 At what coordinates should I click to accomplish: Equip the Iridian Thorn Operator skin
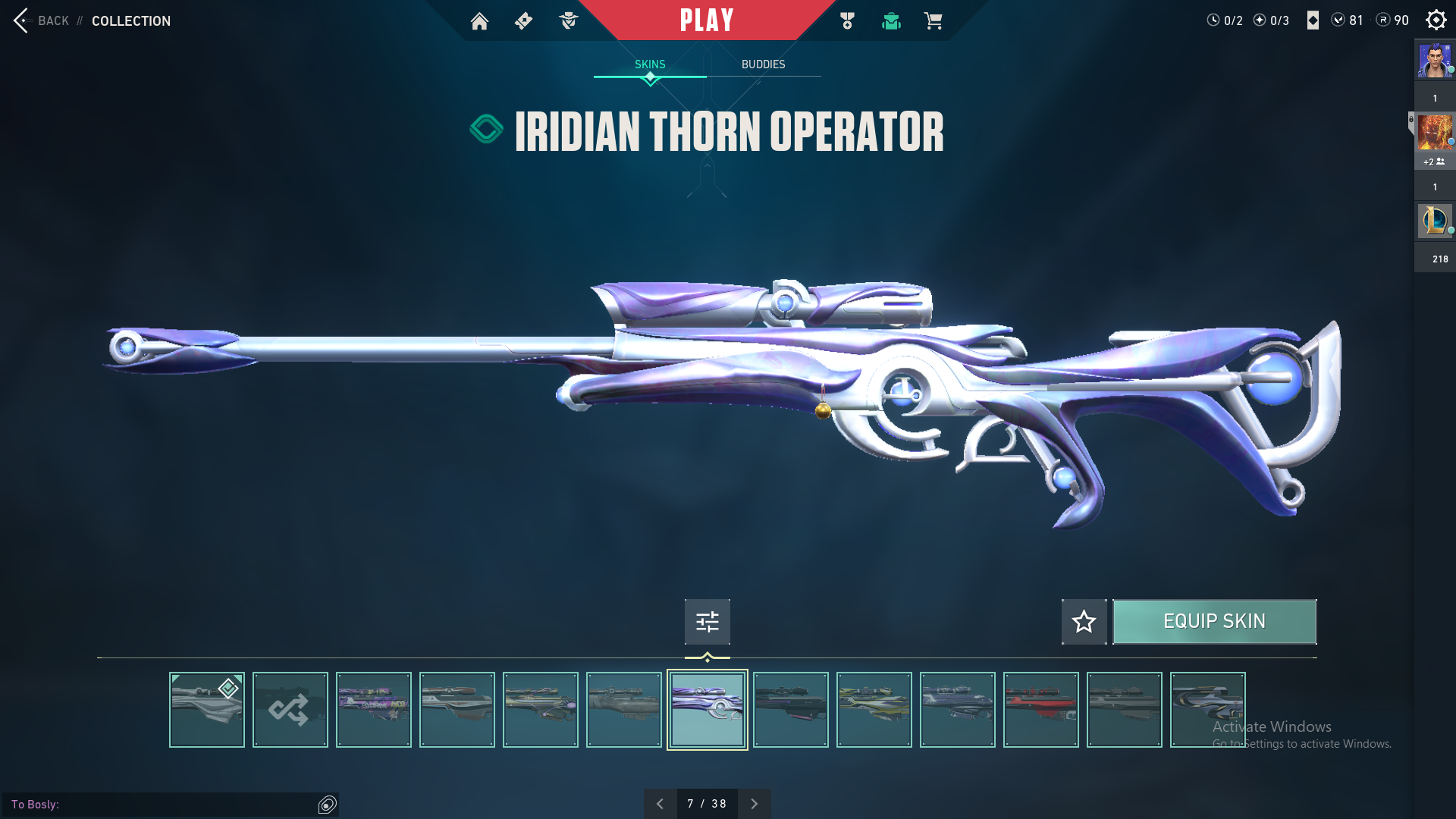(x=1214, y=622)
